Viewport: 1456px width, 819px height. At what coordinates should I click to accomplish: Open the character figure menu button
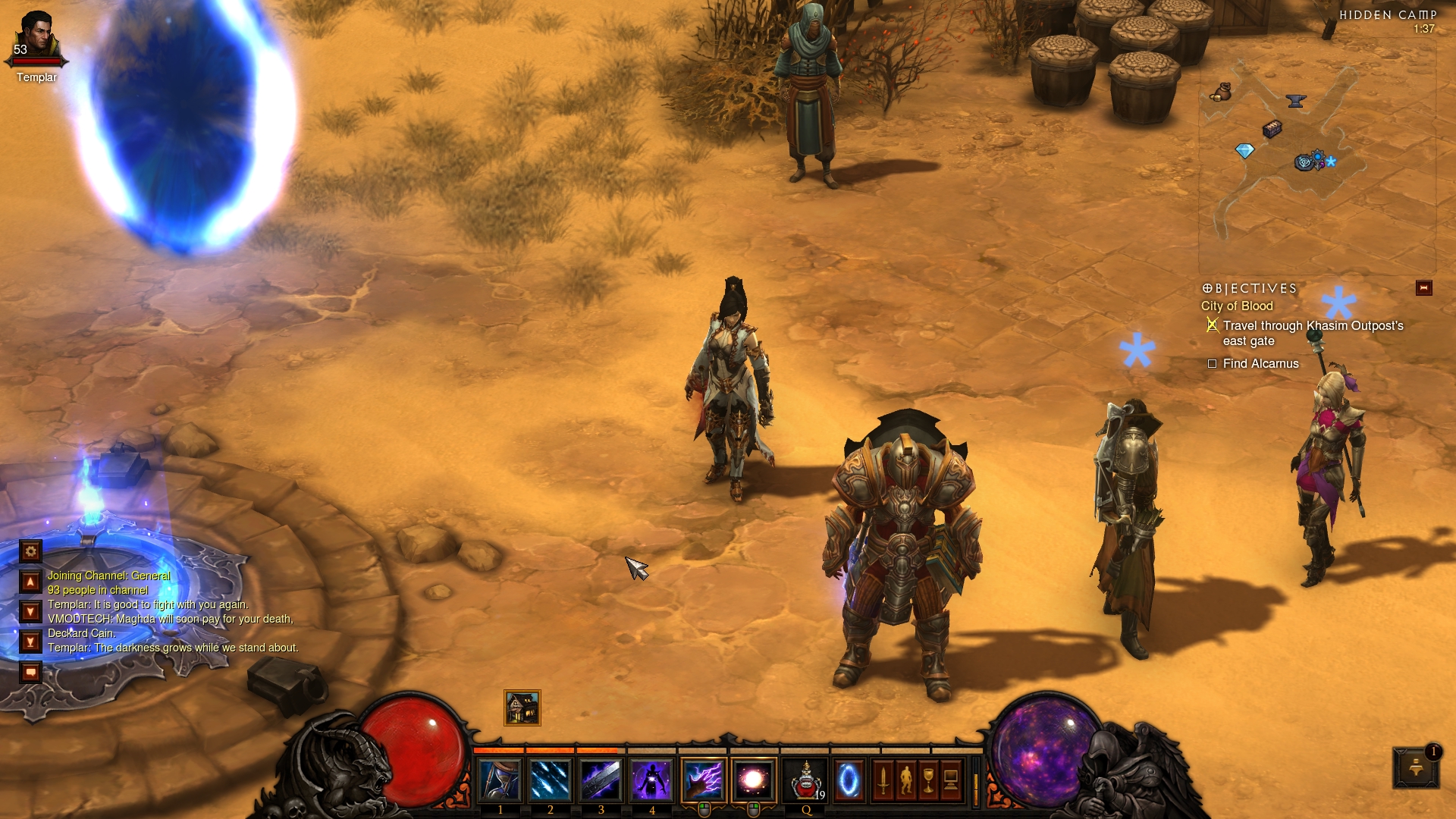[905, 780]
